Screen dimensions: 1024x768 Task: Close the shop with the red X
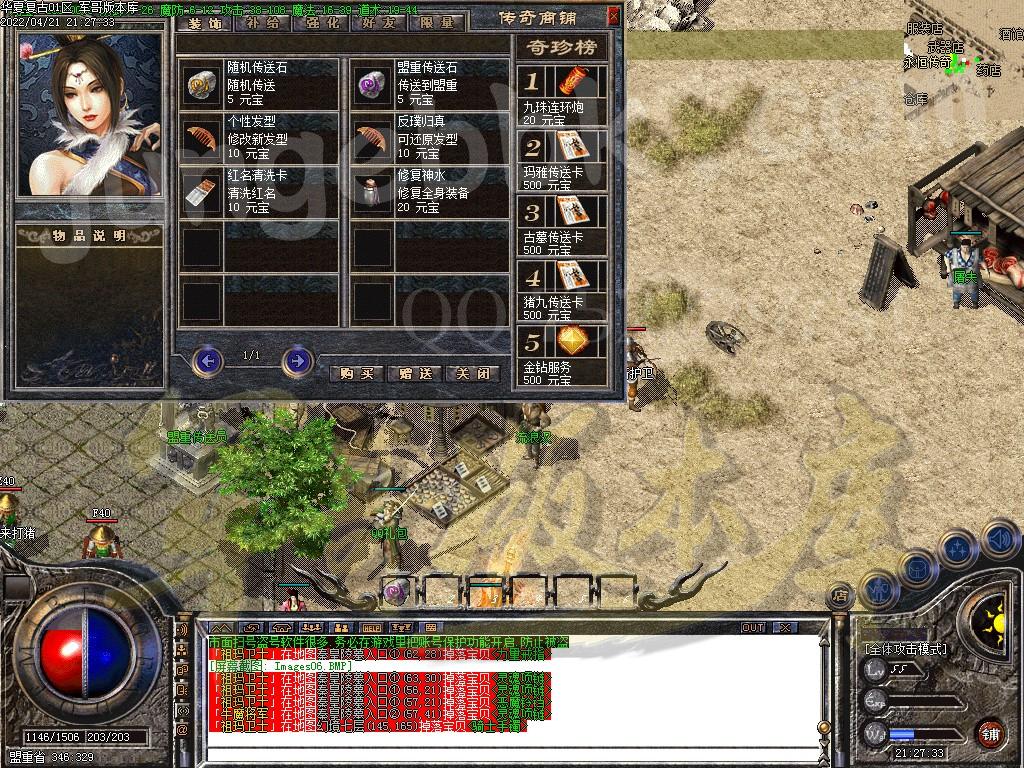click(613, 16)
